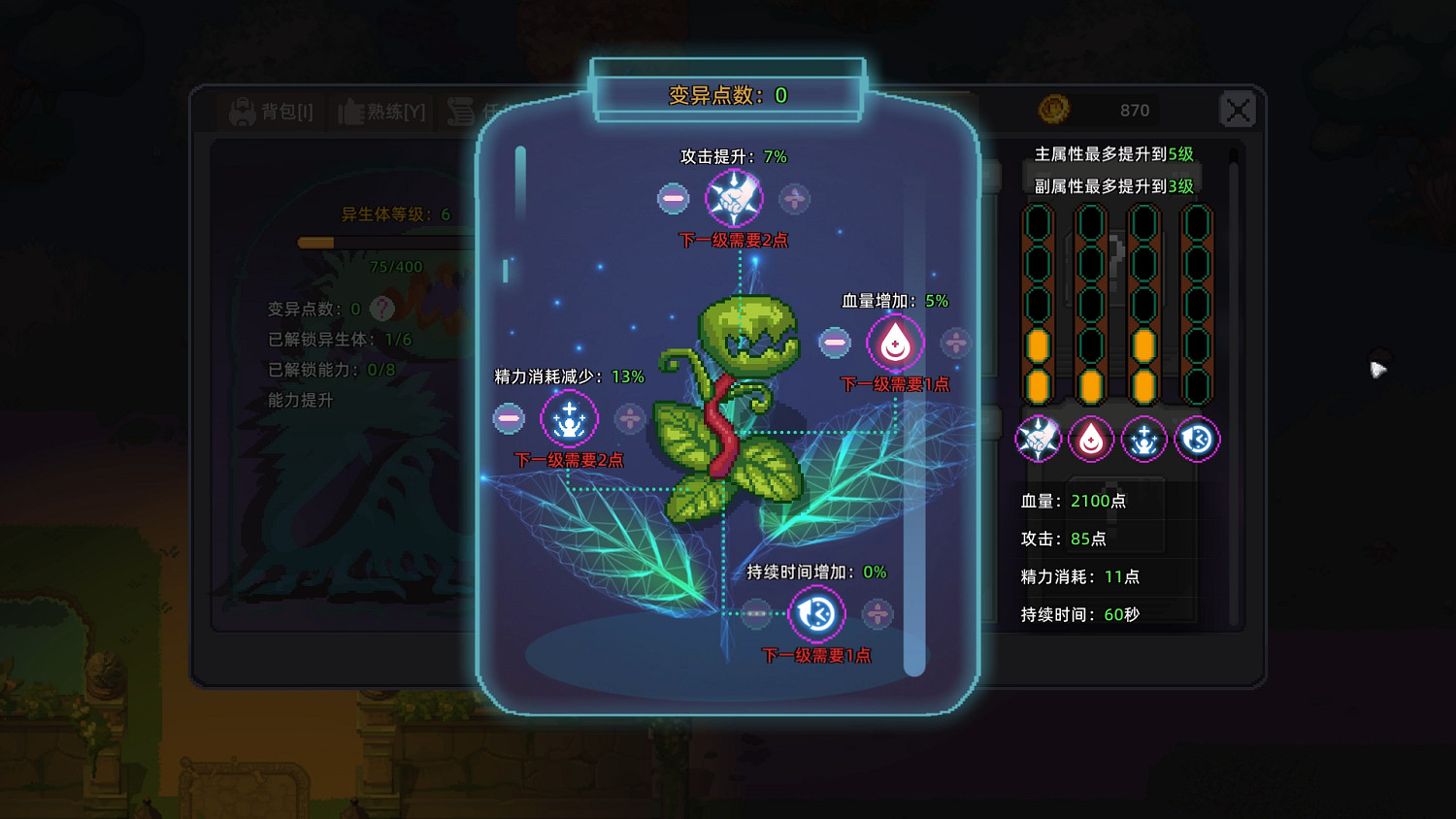Select the clock-shaped duration increase node
The height and width of the screenshot is (819, 1456).
tap(816, 614)
